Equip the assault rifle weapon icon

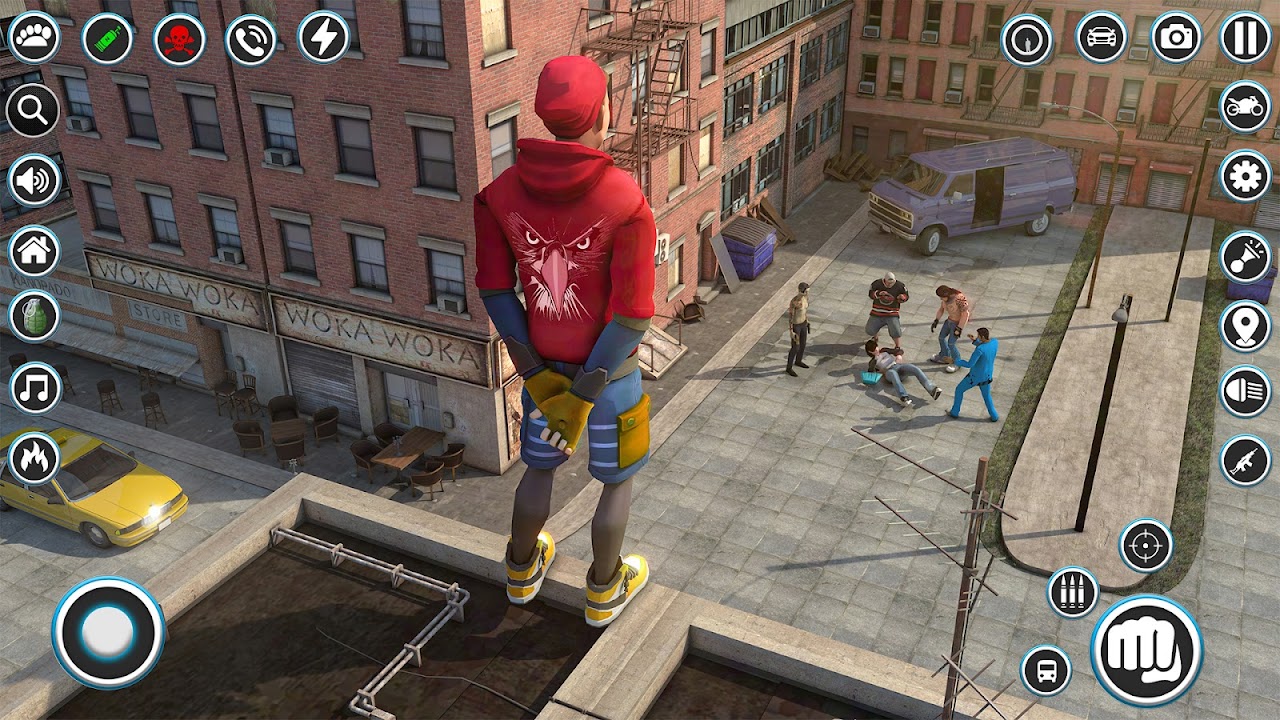pos(1245,461)
